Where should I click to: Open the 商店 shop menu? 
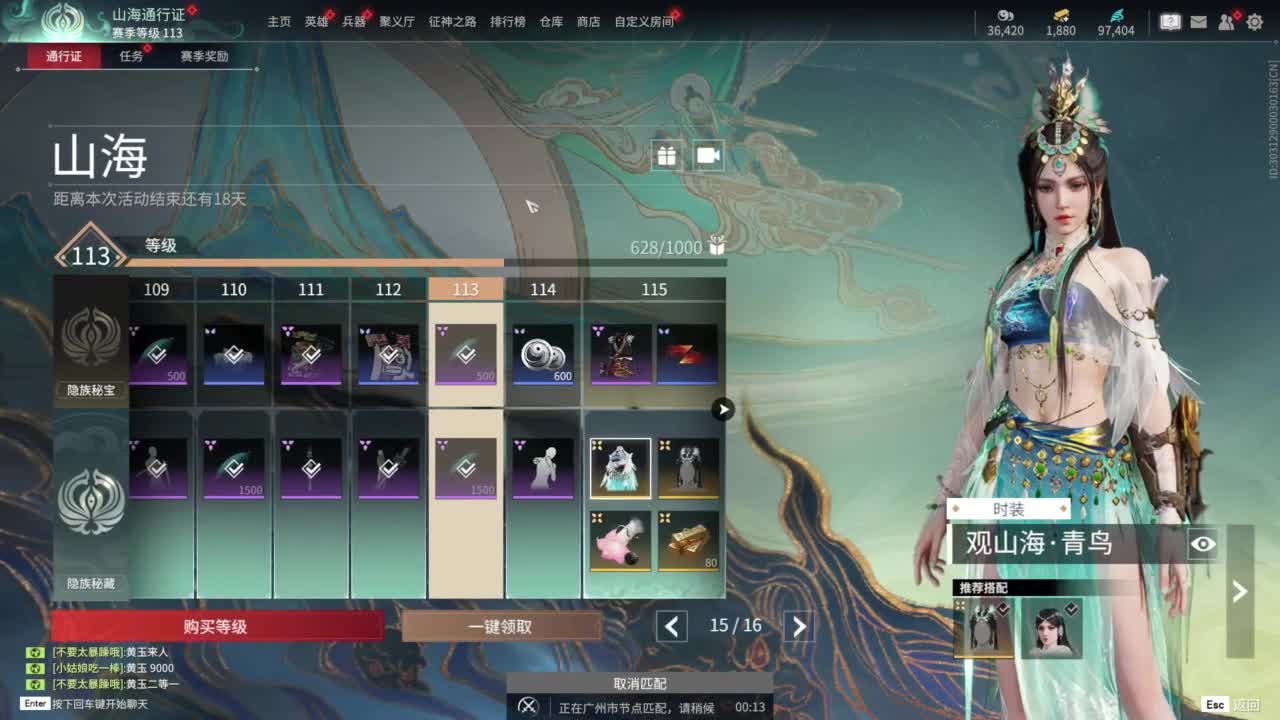pos(589,21)
